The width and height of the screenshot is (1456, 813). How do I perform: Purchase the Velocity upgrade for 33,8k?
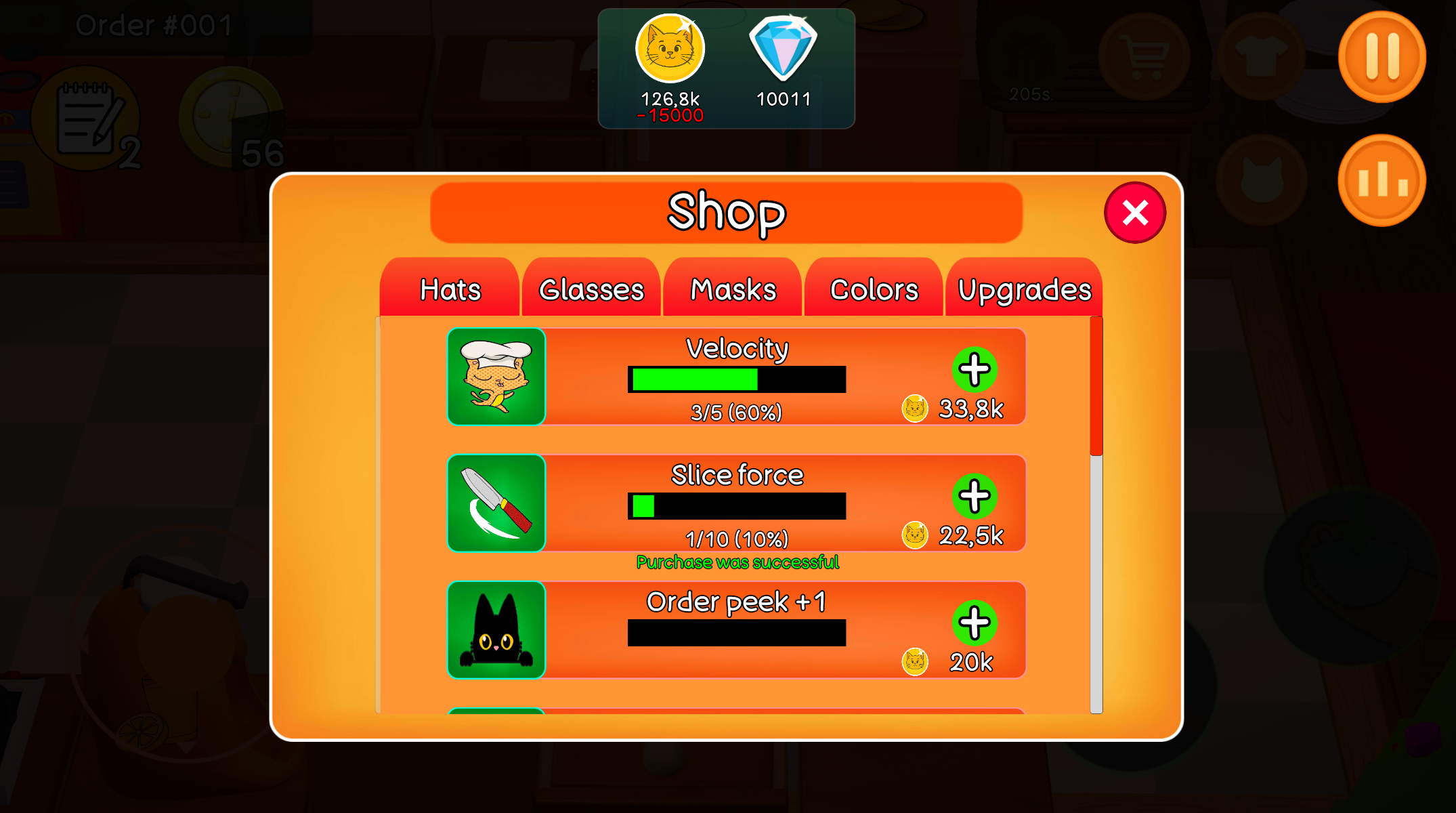click(x=975, y=371)
